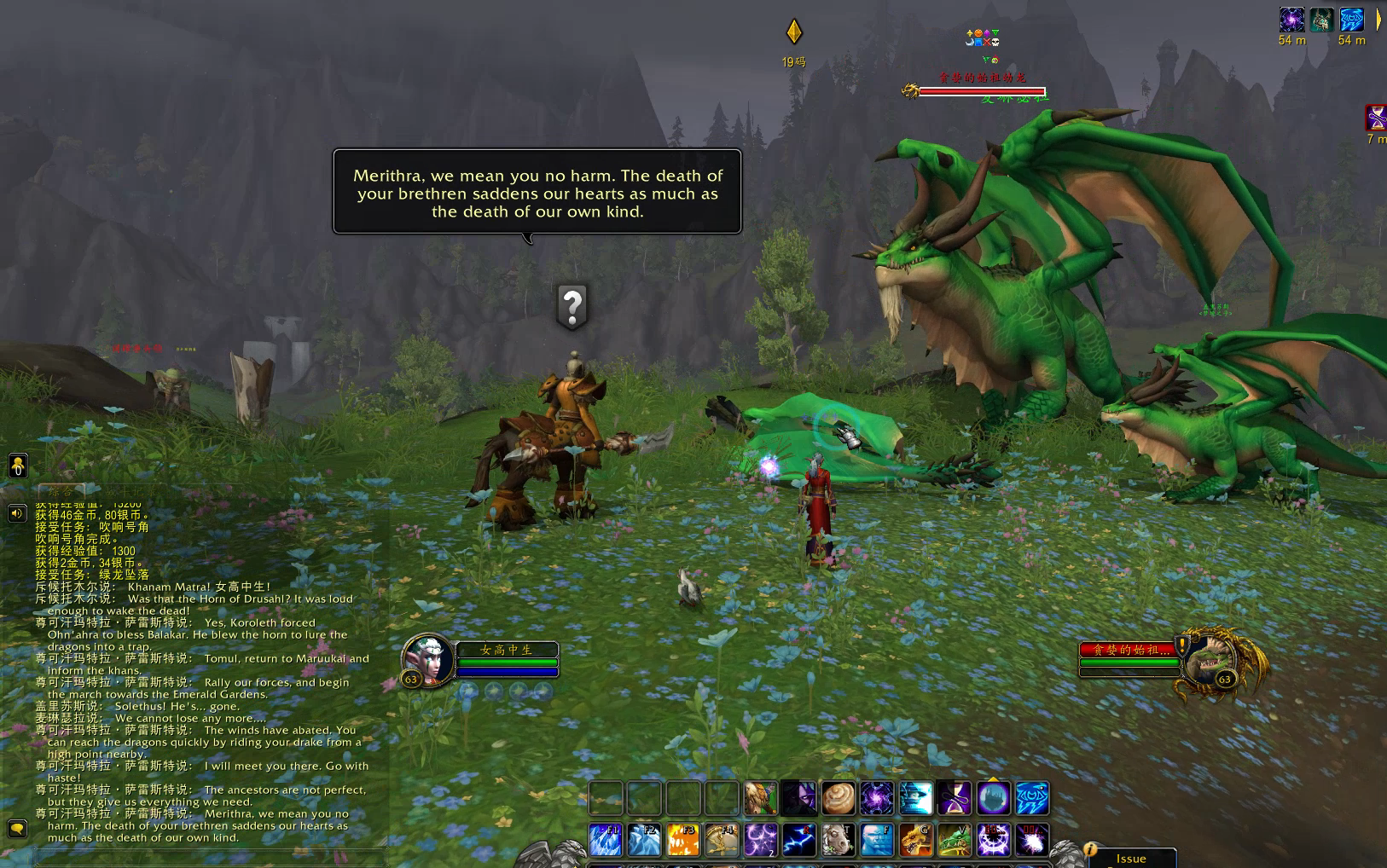This screenshot has height=868, width=1387.
Task: Select the player portrait frame
Action: 427,661
